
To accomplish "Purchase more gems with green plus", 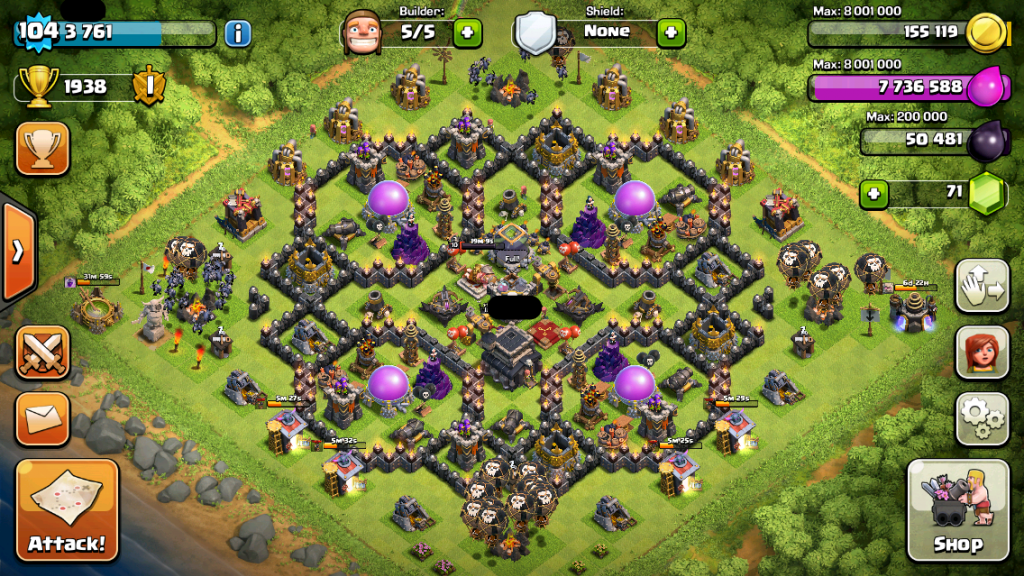I will click(x=874, y=193).
